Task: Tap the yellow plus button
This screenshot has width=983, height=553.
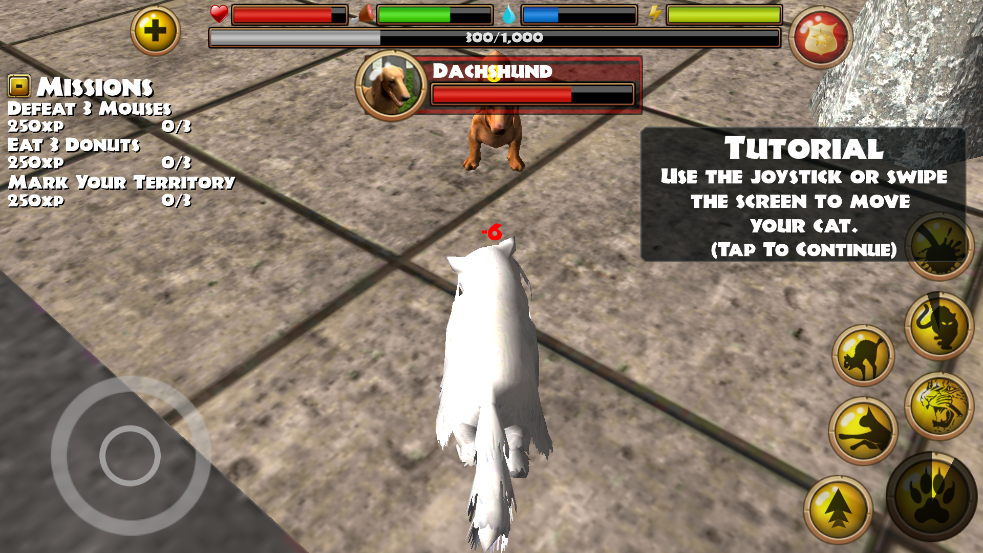Action: [155, 31]
